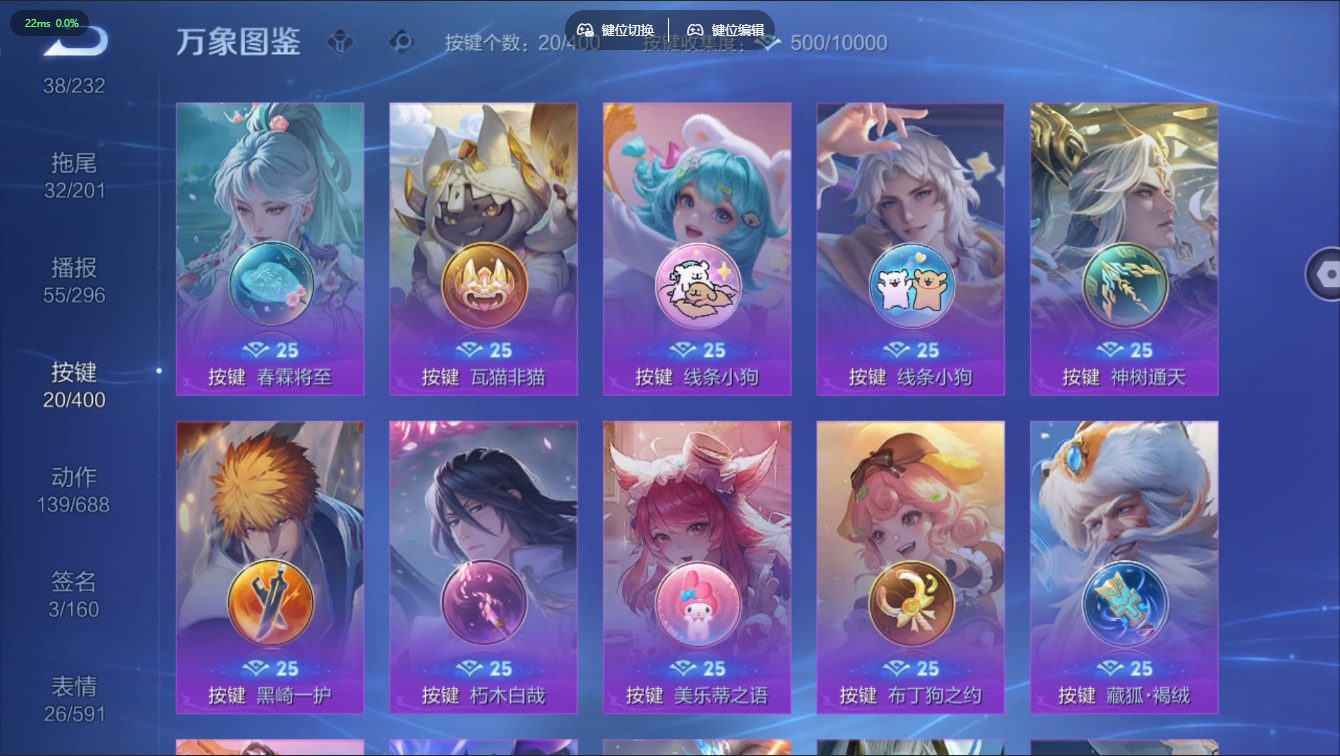The width and height of the screenshot is (1340, 756).
Task: Click the 春霖将至 water droplet key icon
Action: click(269, 285)
